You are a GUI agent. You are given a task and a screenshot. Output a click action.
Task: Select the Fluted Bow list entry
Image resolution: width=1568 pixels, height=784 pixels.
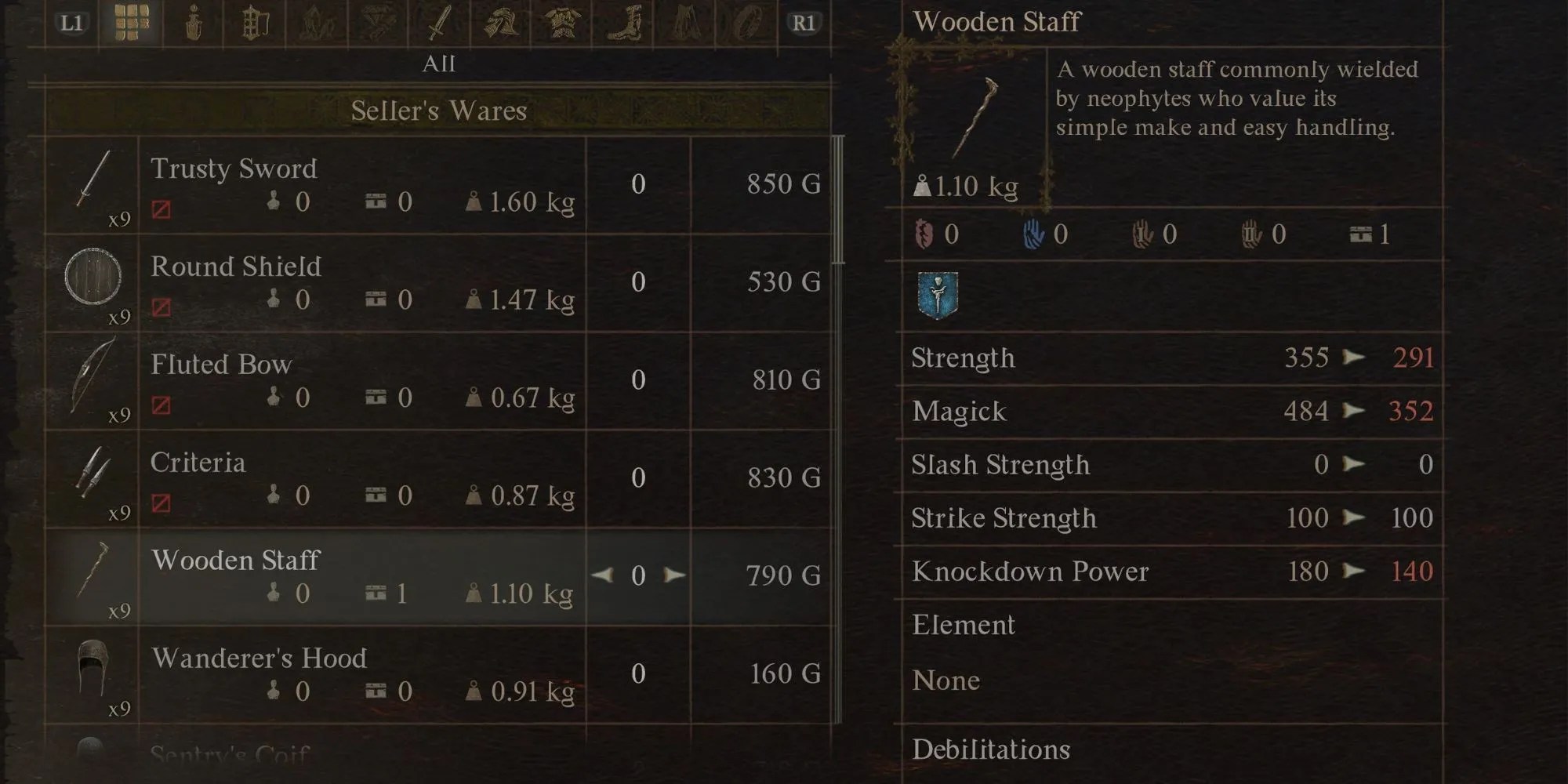click(x=361, y=380)
